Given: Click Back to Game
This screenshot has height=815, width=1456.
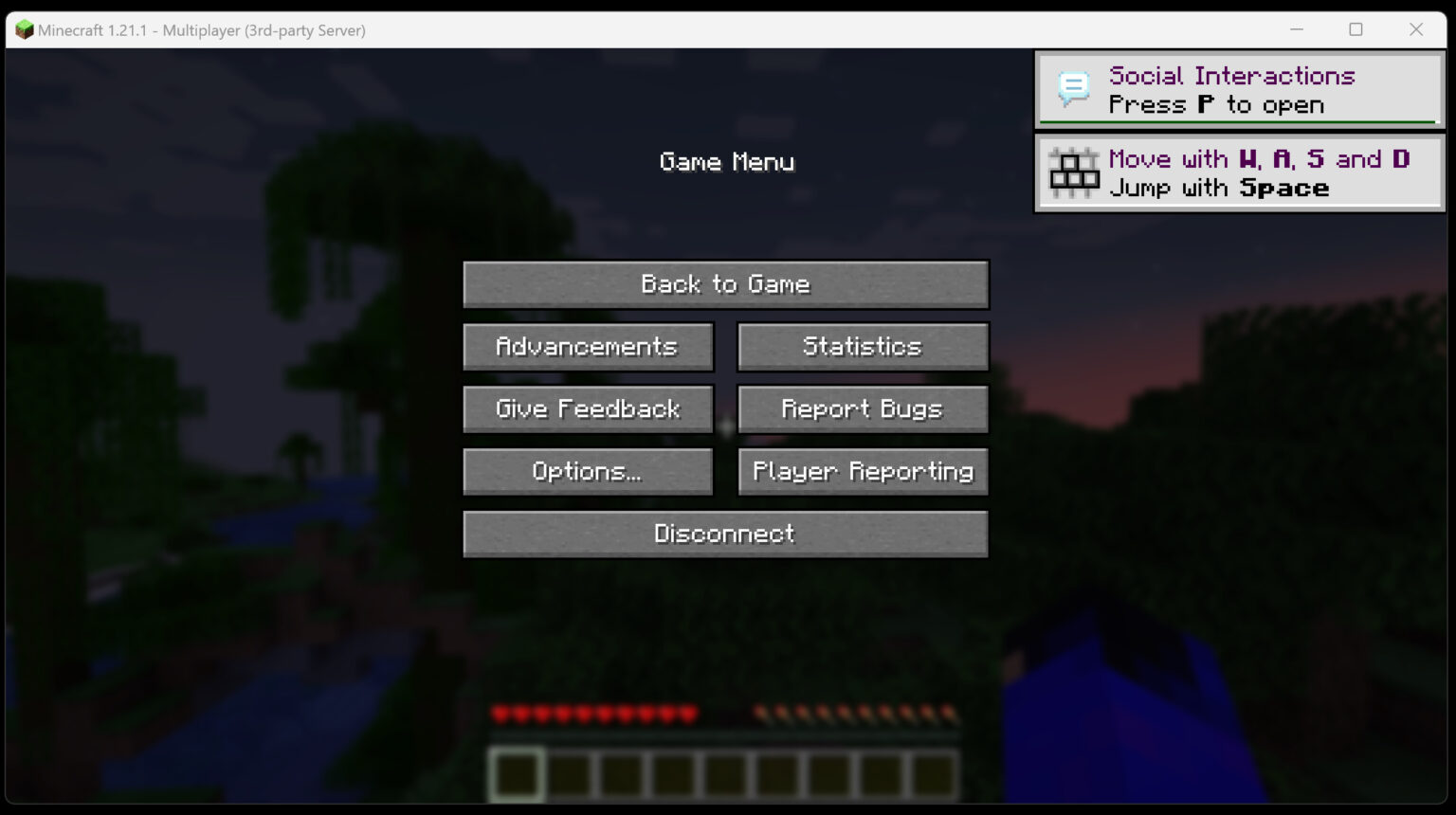Looking at the screenshot, I should click(725, 283).
